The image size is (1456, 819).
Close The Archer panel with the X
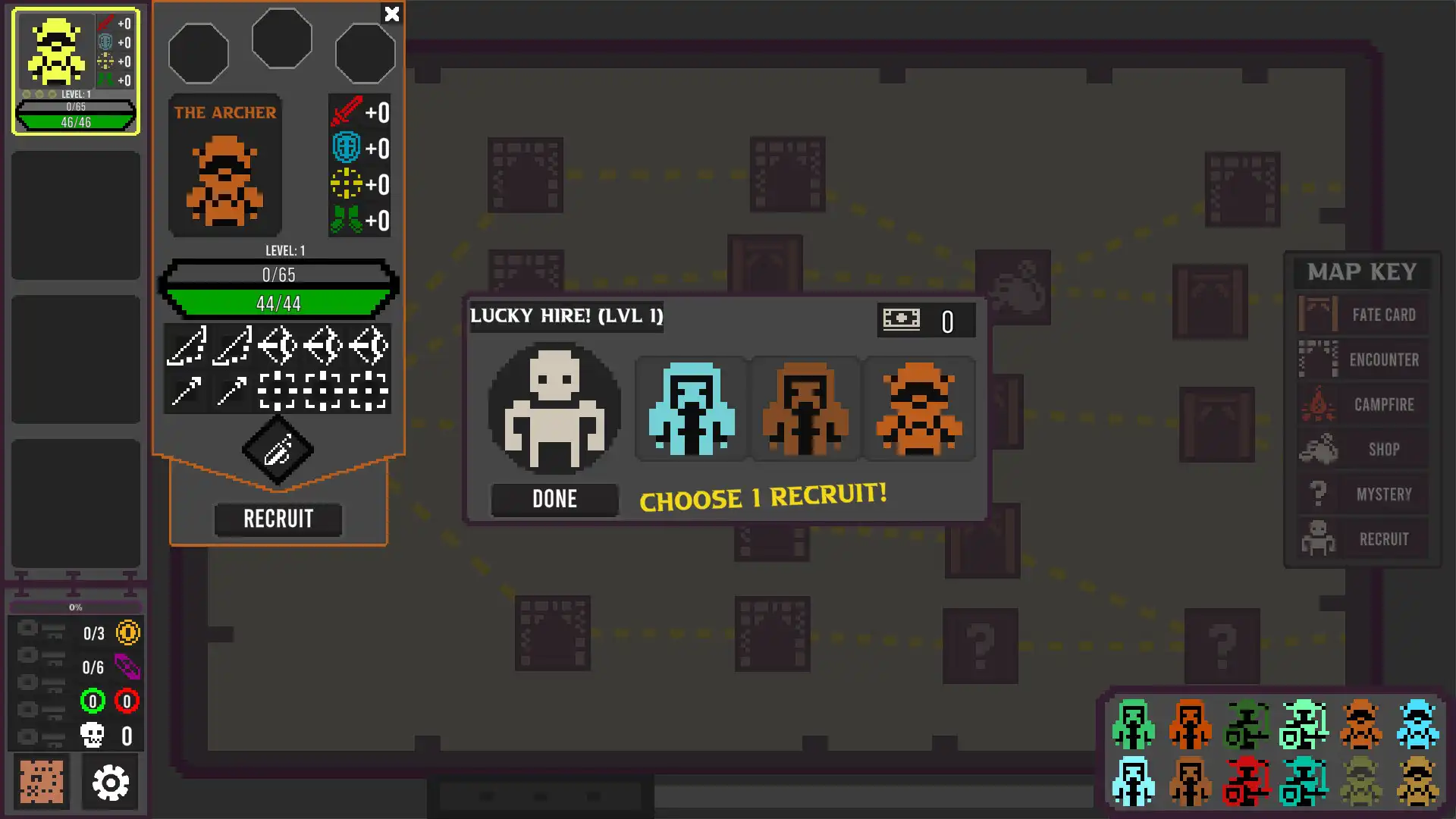(x=391, y=14)
